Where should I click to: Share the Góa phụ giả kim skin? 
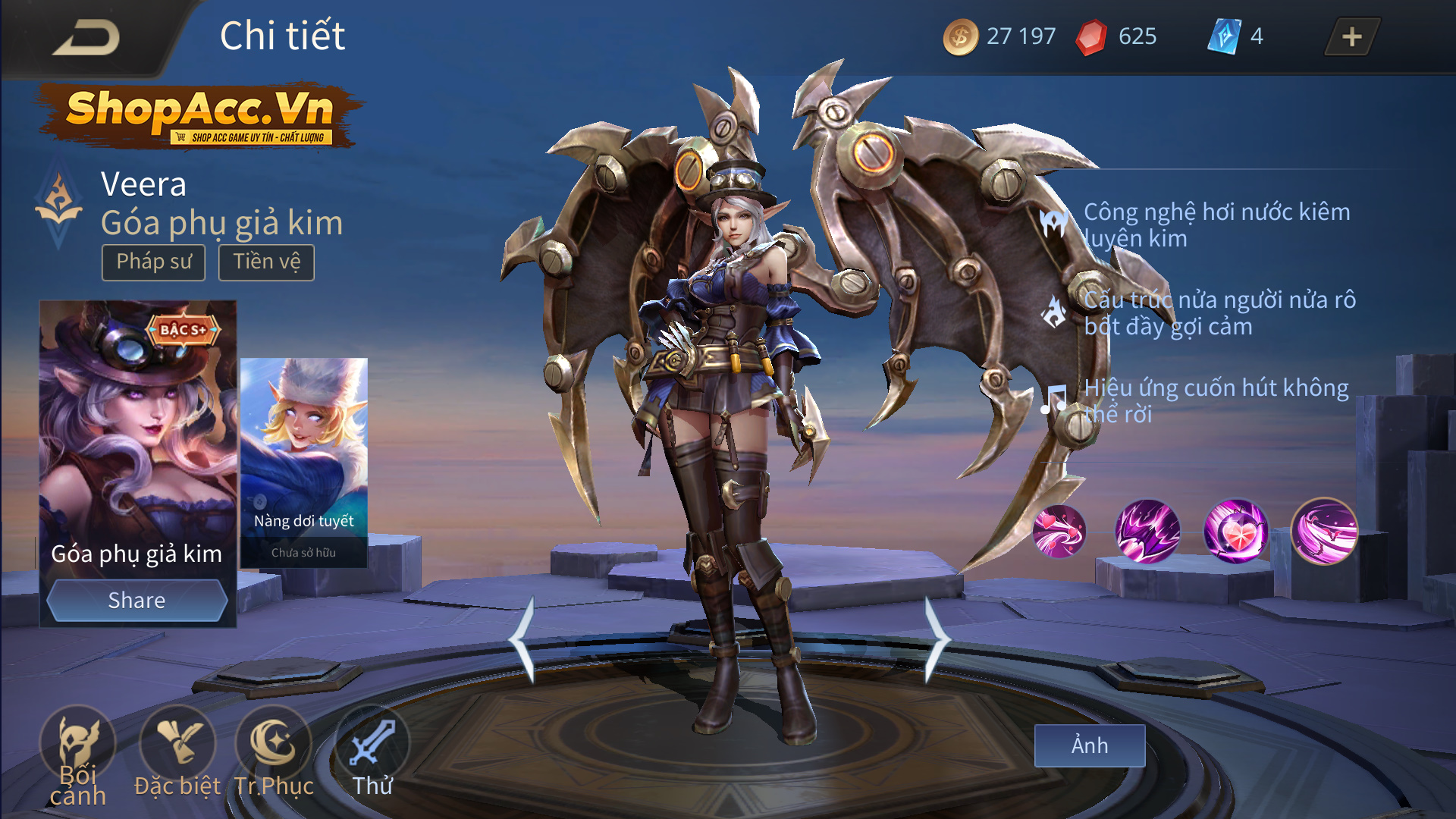[136, 600]
